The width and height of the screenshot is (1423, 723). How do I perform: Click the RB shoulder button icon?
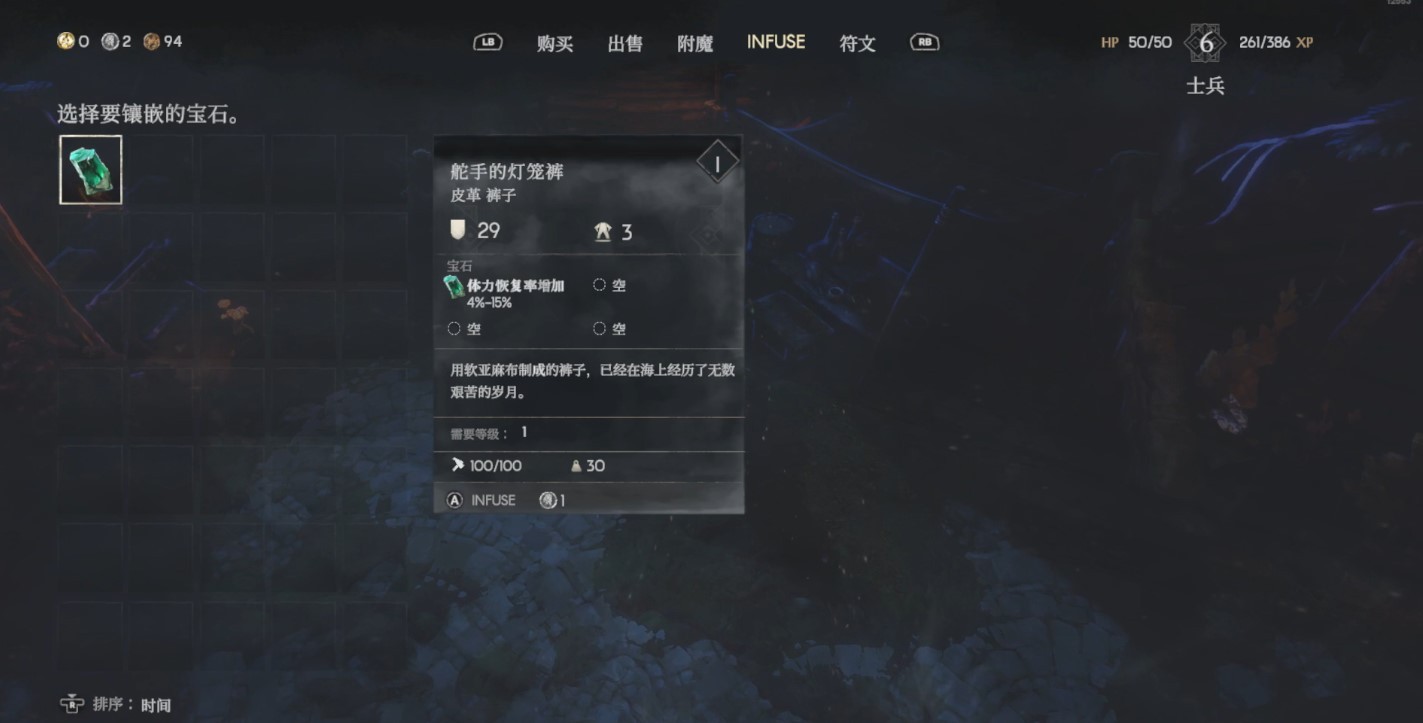click(924, 42)
